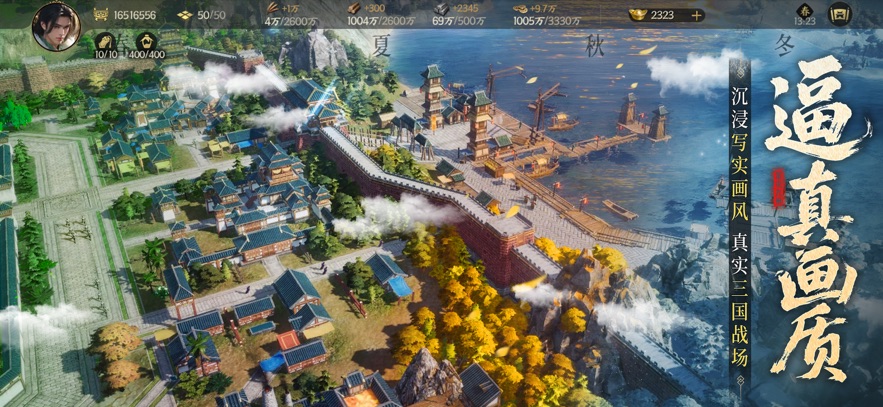Tap the 春 season indicator
883x407 pixels.
click(805, 9)
